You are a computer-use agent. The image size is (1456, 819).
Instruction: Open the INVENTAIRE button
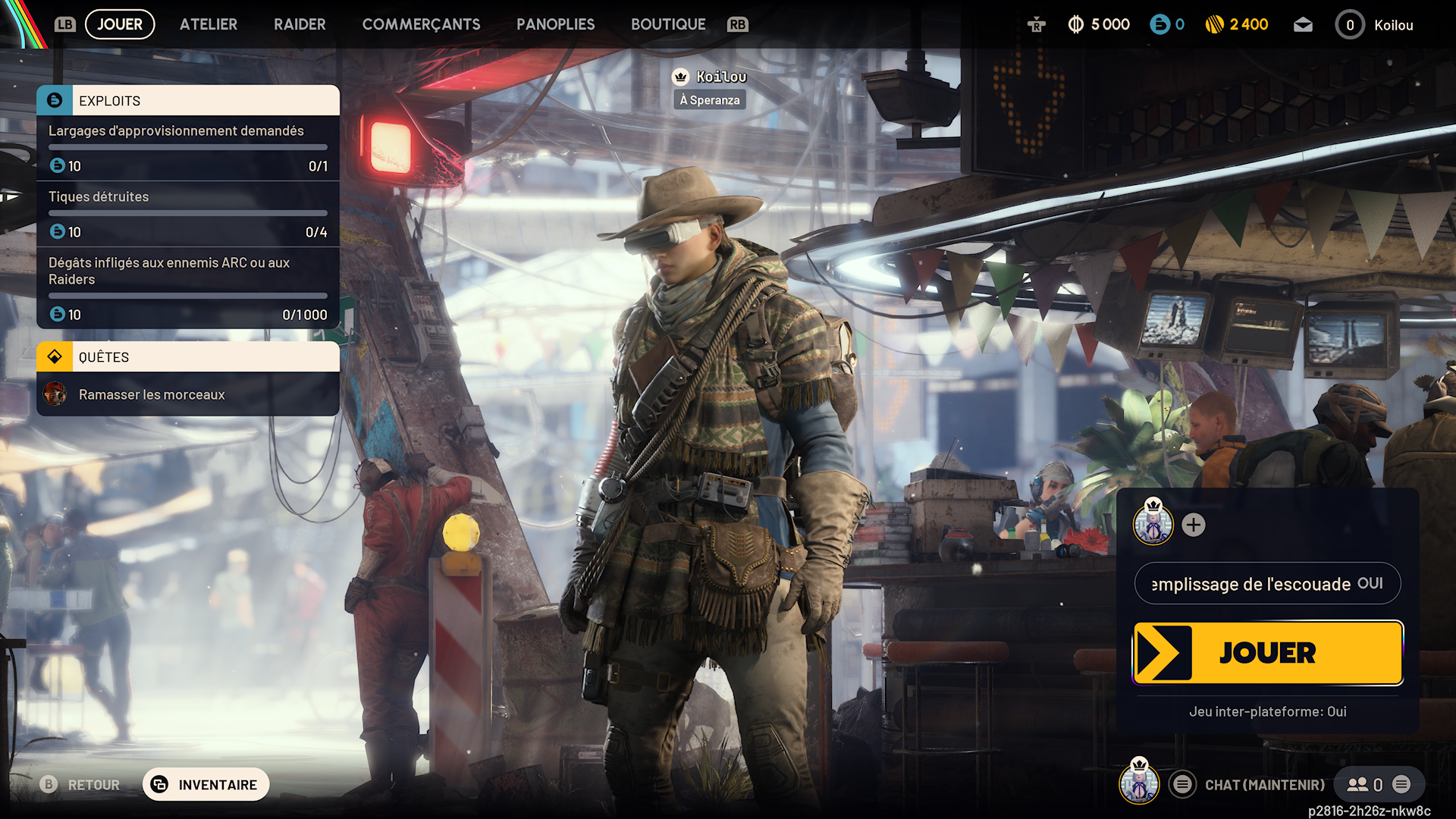[206, 785]
